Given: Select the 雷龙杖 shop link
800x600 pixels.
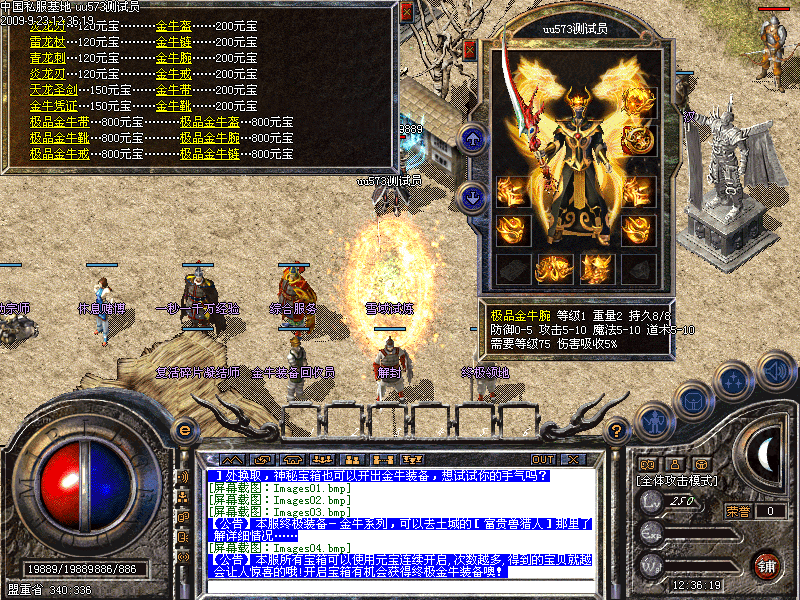Looking at the screenshot, I should pyautogui.click(x=47, y=42).
